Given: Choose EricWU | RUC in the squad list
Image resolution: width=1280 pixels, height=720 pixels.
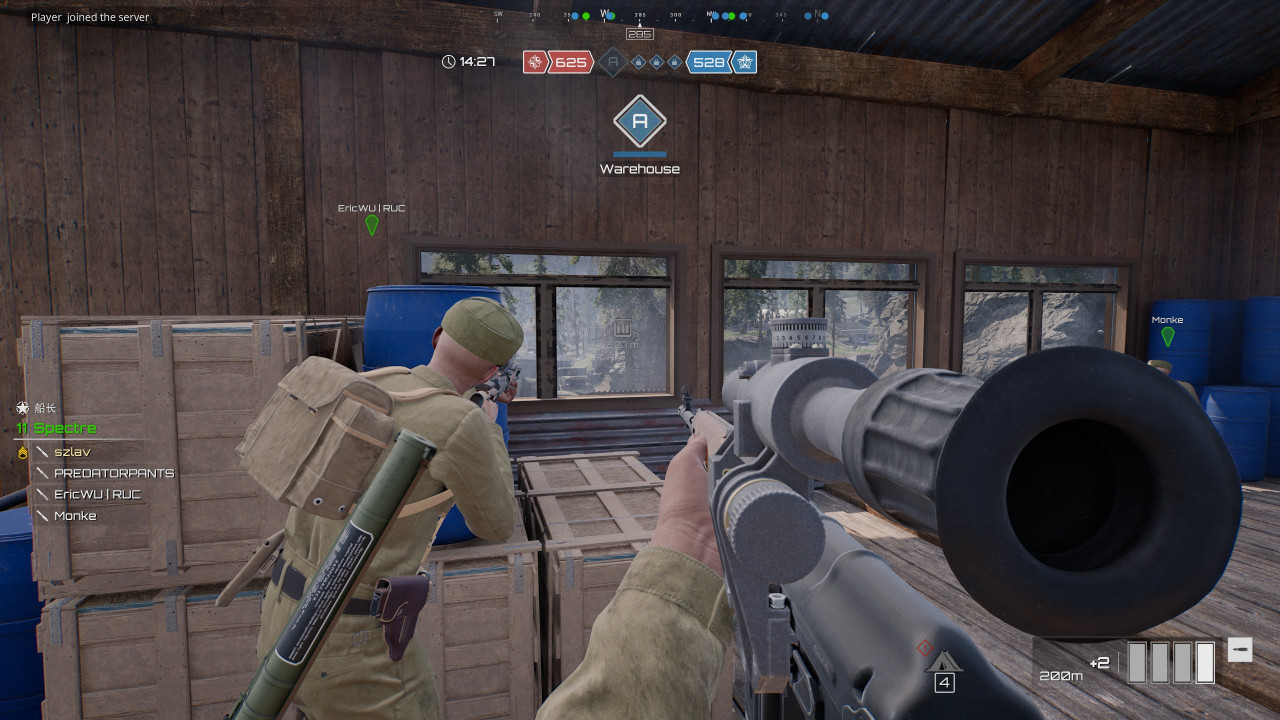Looking at the screenshot, I should pos(97,494).
